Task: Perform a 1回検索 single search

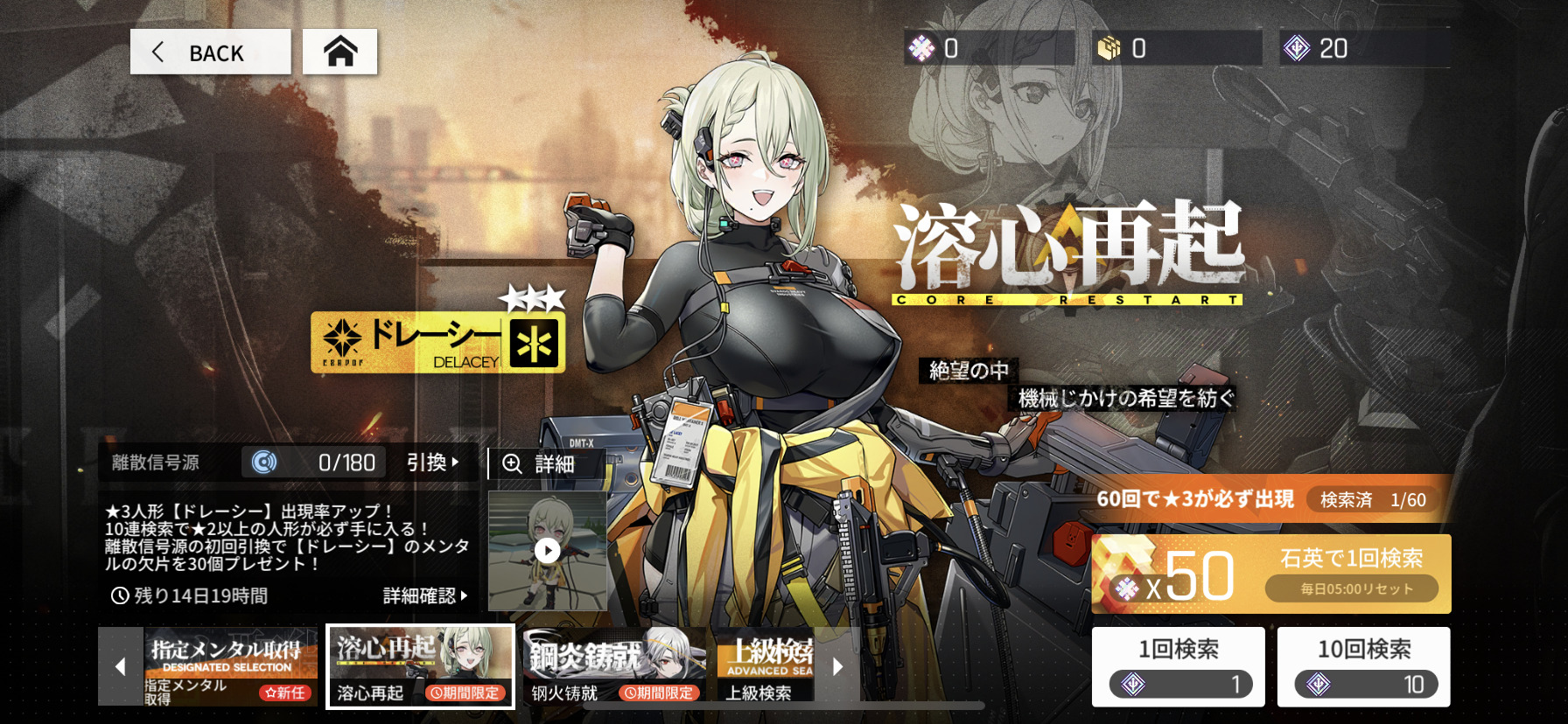Action: [1178, 666]
